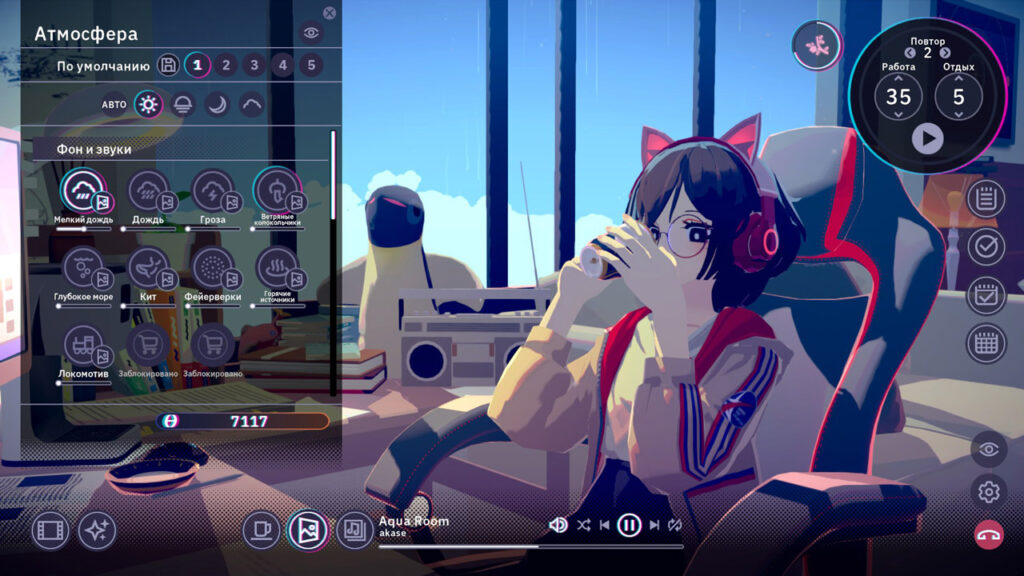Toggle the Дождь rain sound
The width and height of the screenshot is (1024, 576).
click(x=149, y=190)
